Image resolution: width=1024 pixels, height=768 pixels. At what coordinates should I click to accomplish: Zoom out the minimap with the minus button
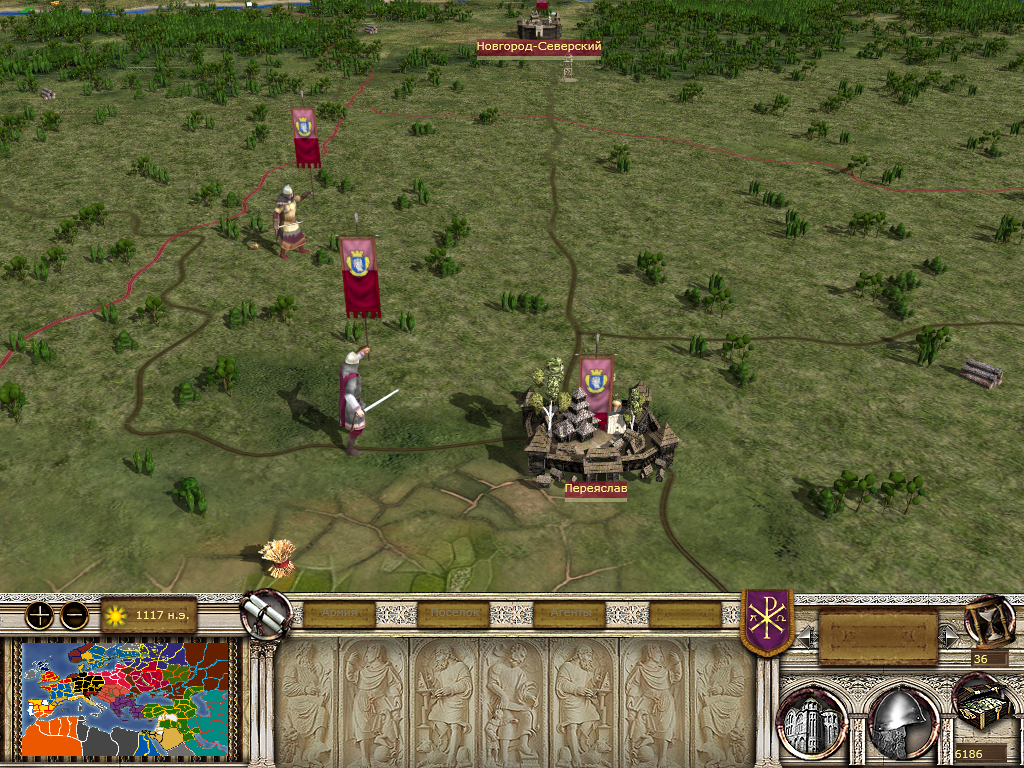74,615
